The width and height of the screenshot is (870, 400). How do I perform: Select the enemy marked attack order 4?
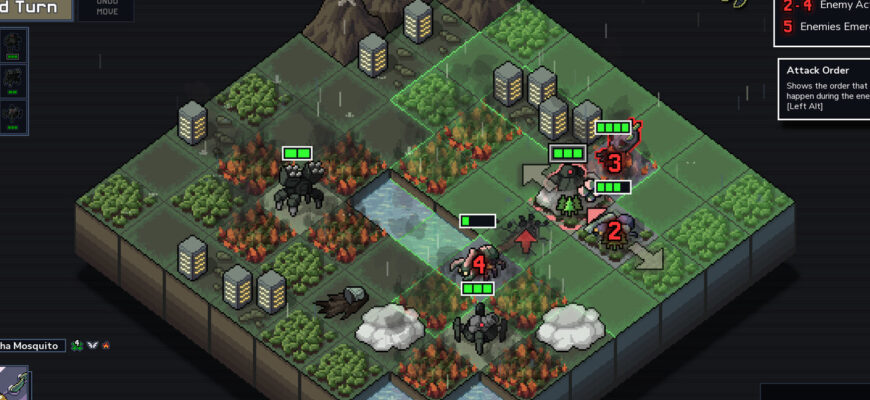coord(478,264)
